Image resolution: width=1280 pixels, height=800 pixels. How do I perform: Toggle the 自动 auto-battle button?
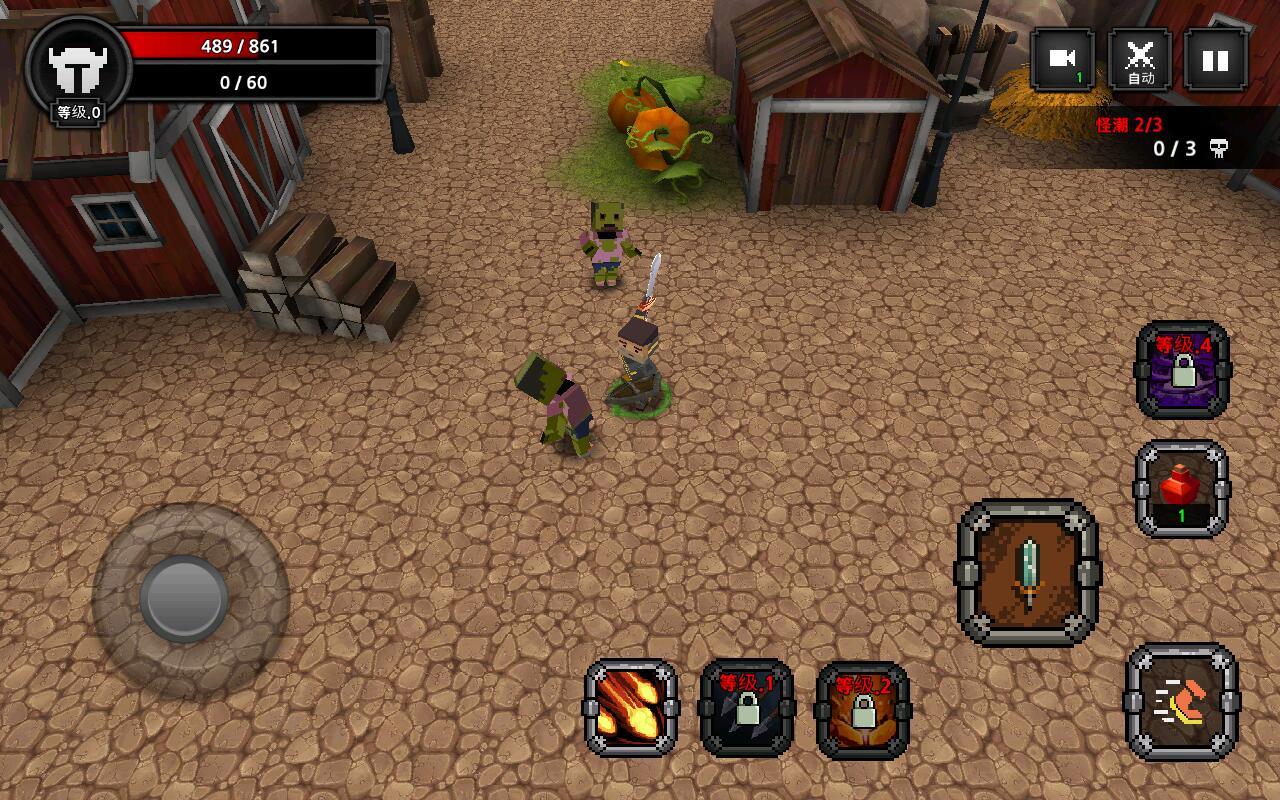pos(1140,60)
